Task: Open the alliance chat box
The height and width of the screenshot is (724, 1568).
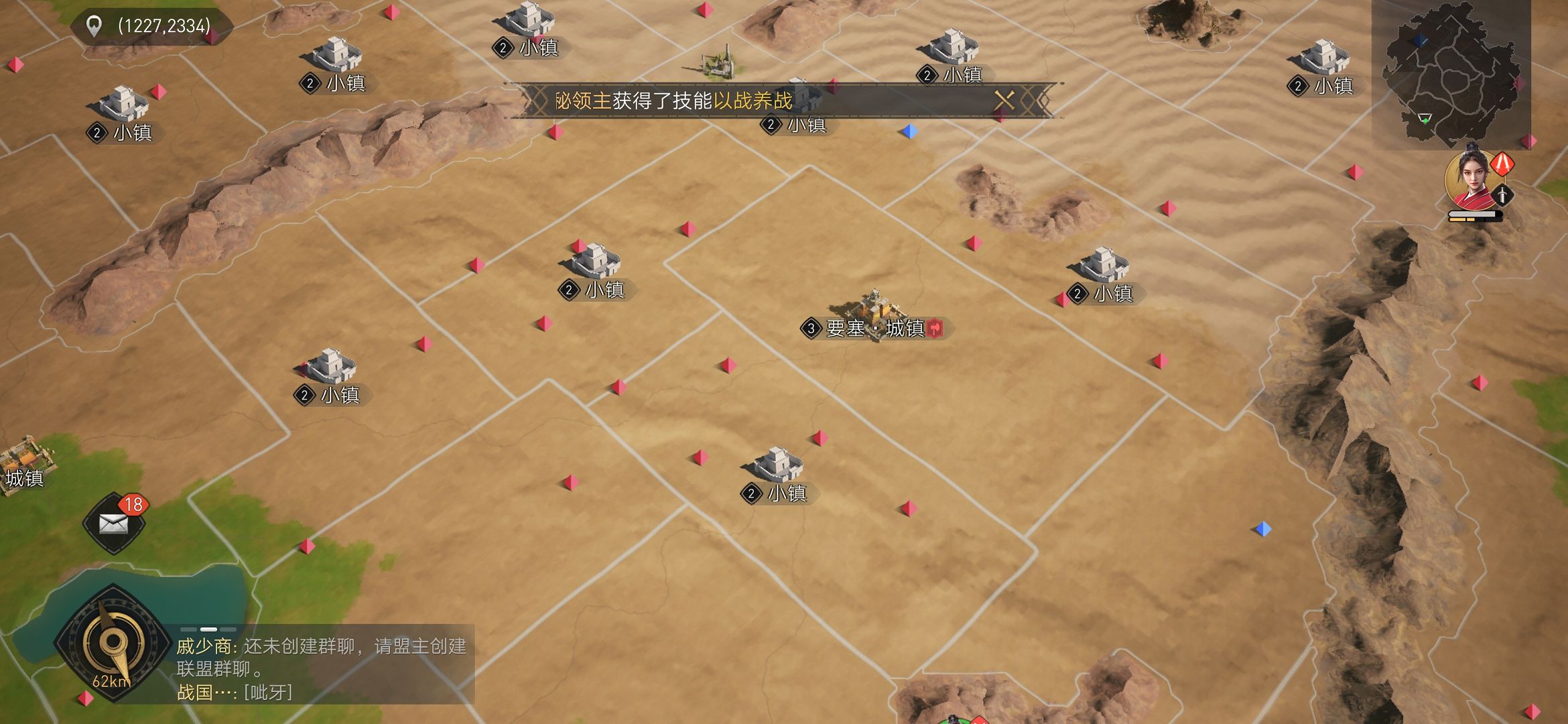Action: pos(322,667)
